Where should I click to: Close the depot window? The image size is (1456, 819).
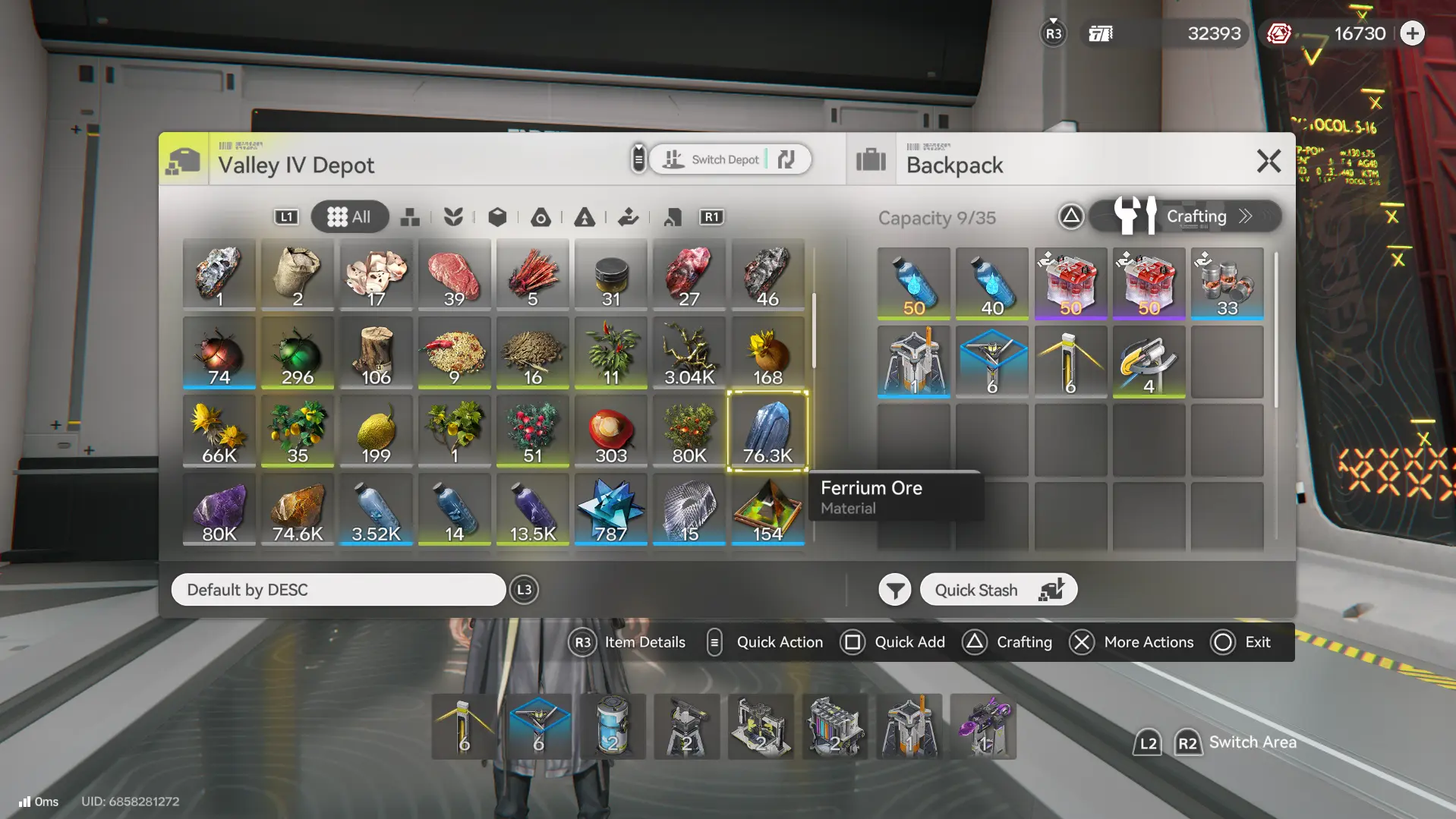pyautogui.click(x=1268, y=161)
